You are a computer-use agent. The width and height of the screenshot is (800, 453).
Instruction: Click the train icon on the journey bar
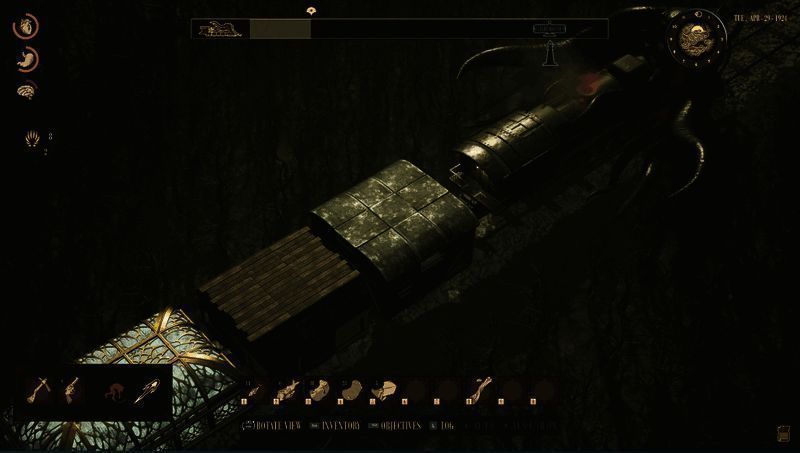[220, 28]
